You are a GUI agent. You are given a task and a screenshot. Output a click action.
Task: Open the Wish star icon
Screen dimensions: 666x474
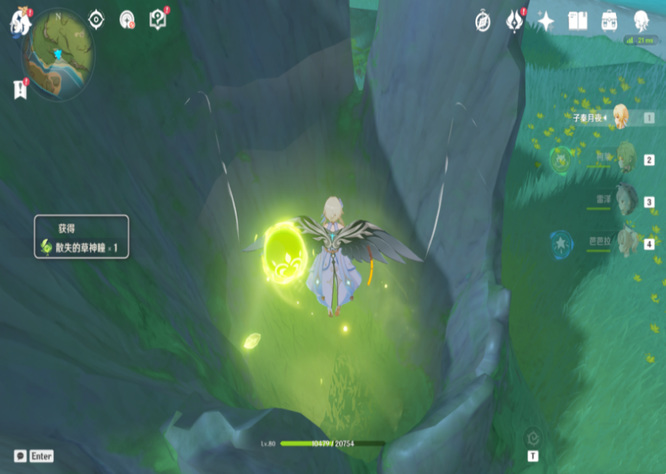point(546,21)
